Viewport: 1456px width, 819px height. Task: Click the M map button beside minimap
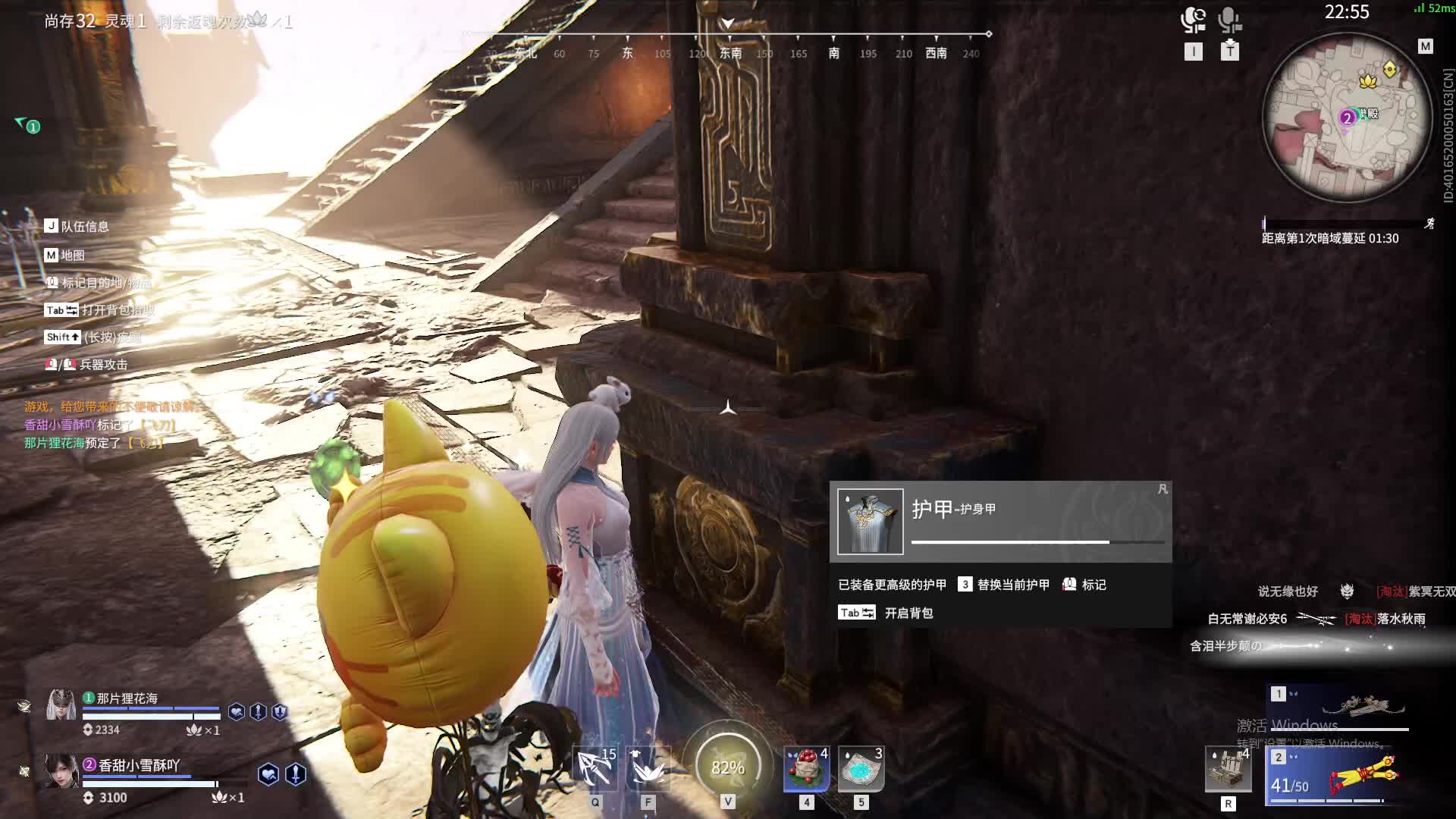click(x=1426, y=46)
